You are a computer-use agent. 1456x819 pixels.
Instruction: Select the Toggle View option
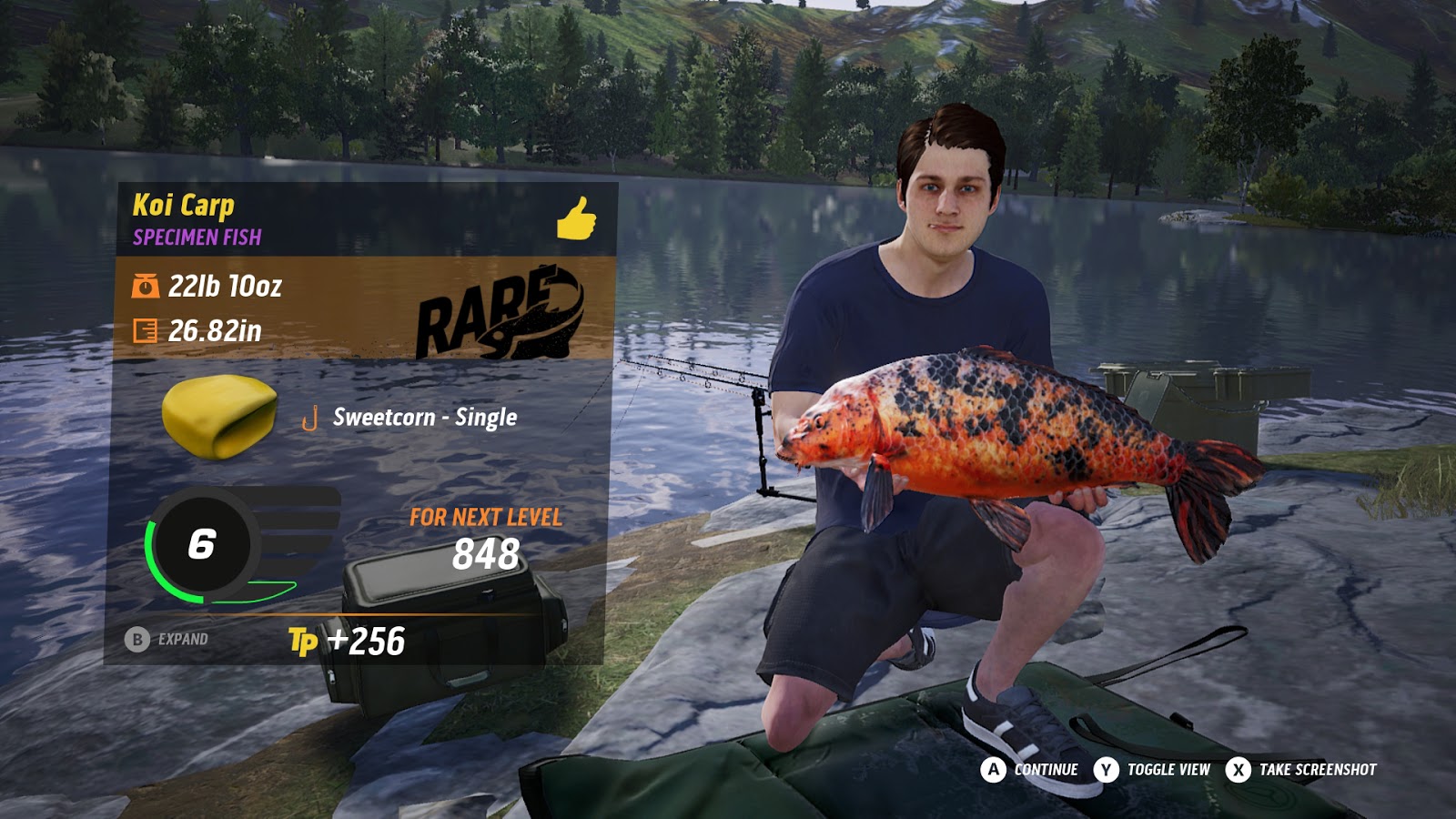[x=1153, y=770]
